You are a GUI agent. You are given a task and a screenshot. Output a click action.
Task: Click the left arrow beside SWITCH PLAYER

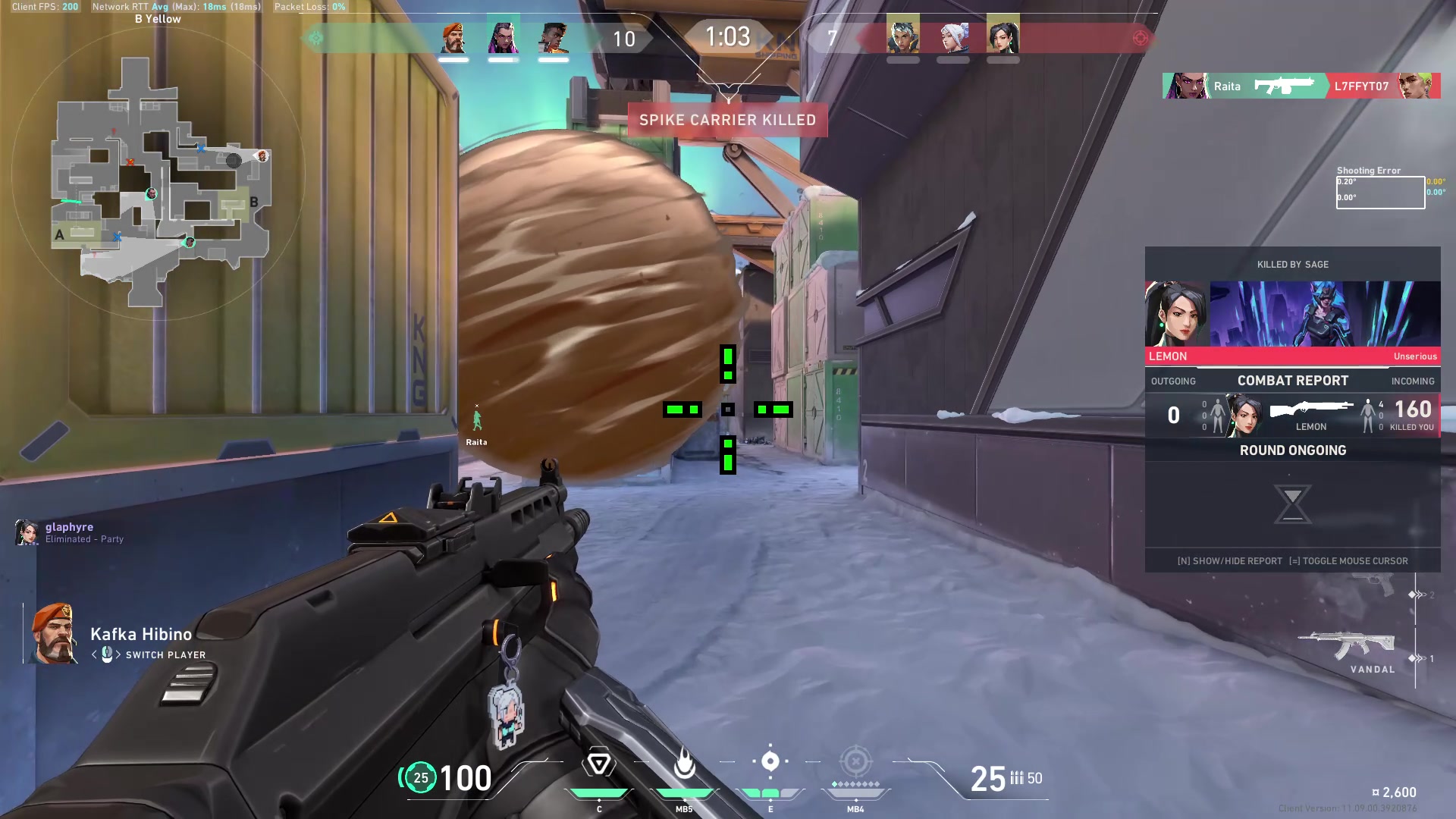point(95,655)
